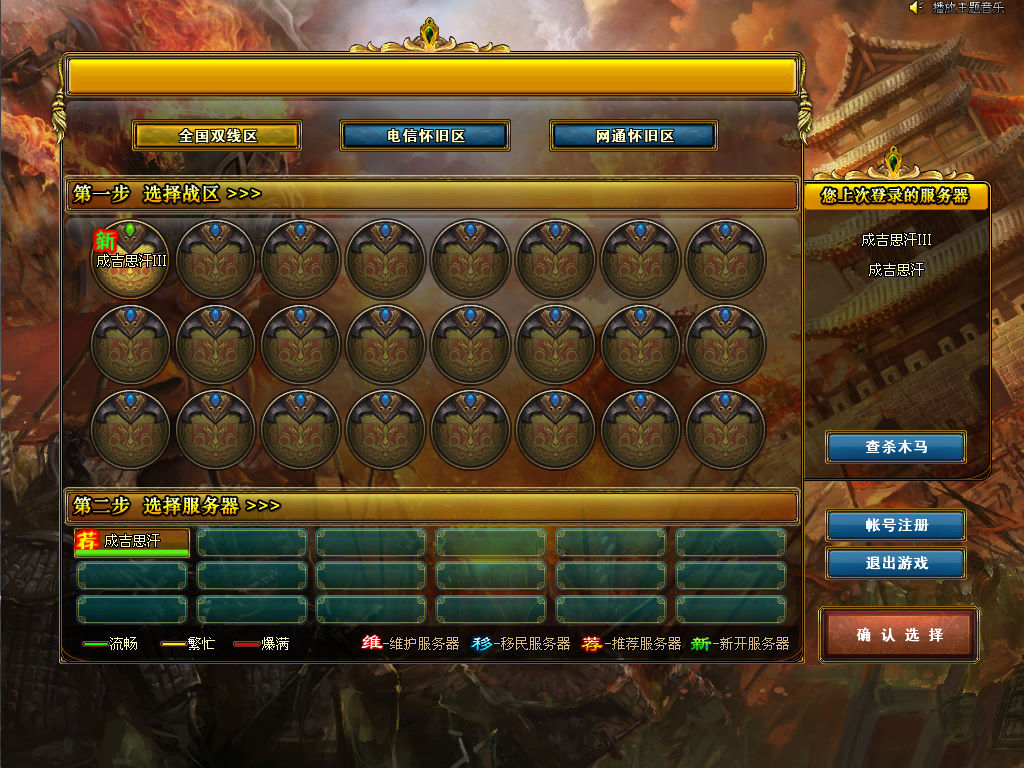Select the 电信怀旧区 tab
Screen dimensions: 1024x768
pyautogui.click(x=425, y=136)
